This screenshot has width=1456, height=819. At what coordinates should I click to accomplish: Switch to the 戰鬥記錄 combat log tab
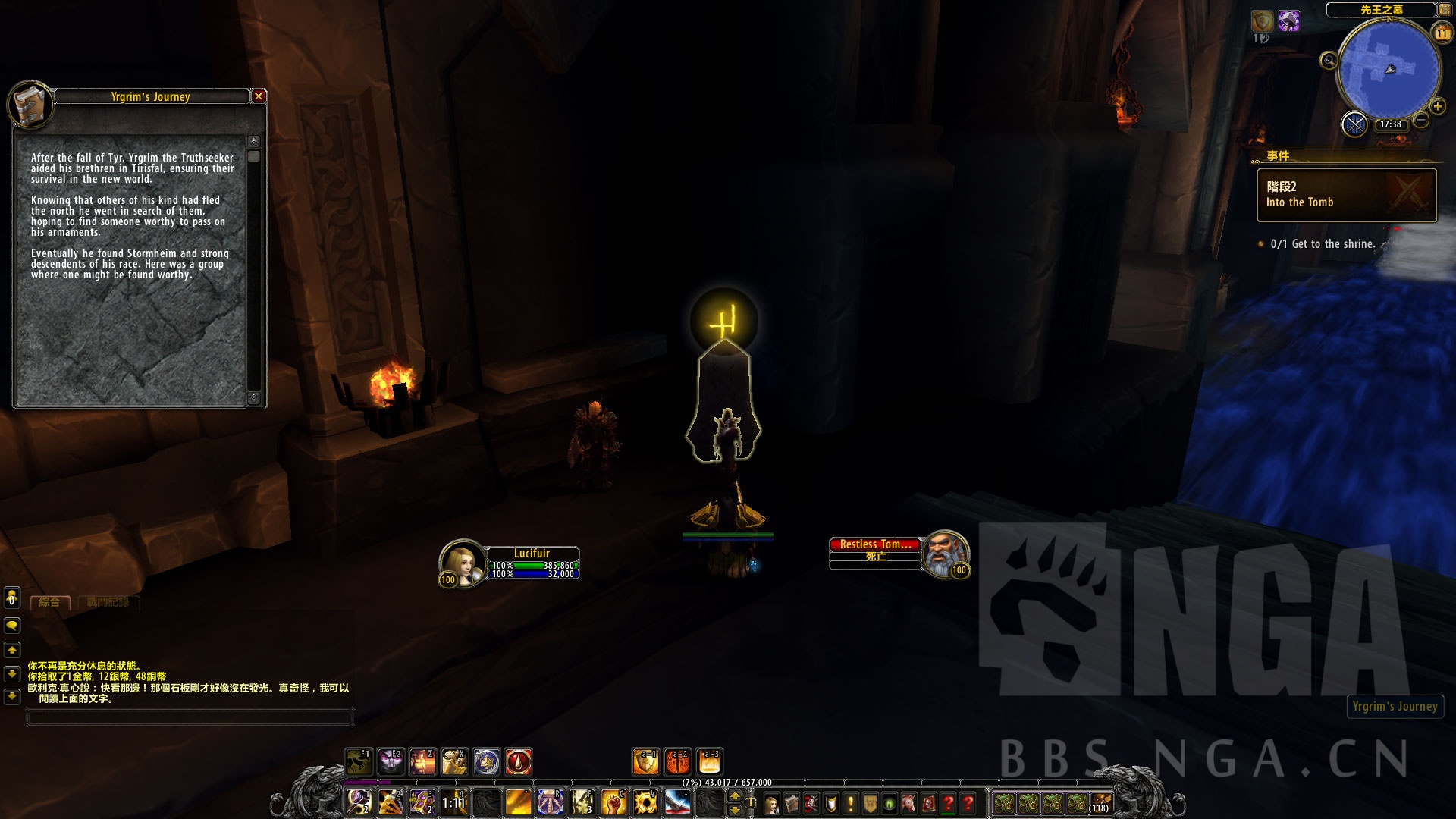coord(108,602)
